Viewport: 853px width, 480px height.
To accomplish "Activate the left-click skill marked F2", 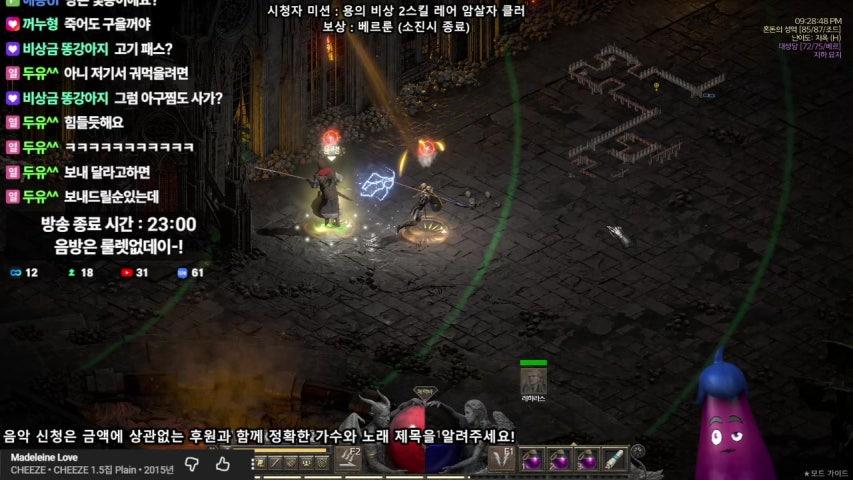I will pyautogui.click(x=348, y=459).
